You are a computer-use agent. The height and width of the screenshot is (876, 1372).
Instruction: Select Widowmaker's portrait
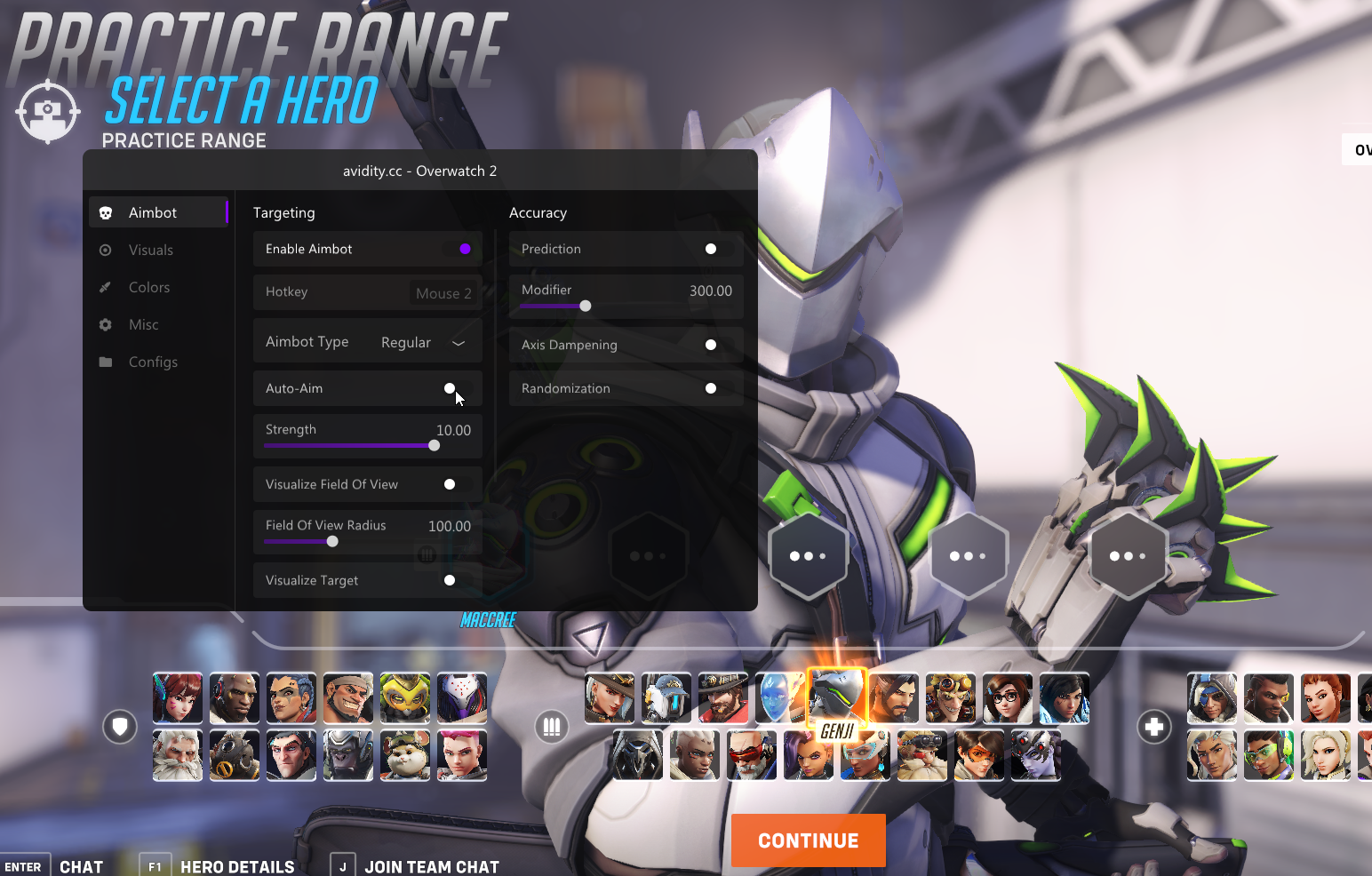tap(1036, 755)
